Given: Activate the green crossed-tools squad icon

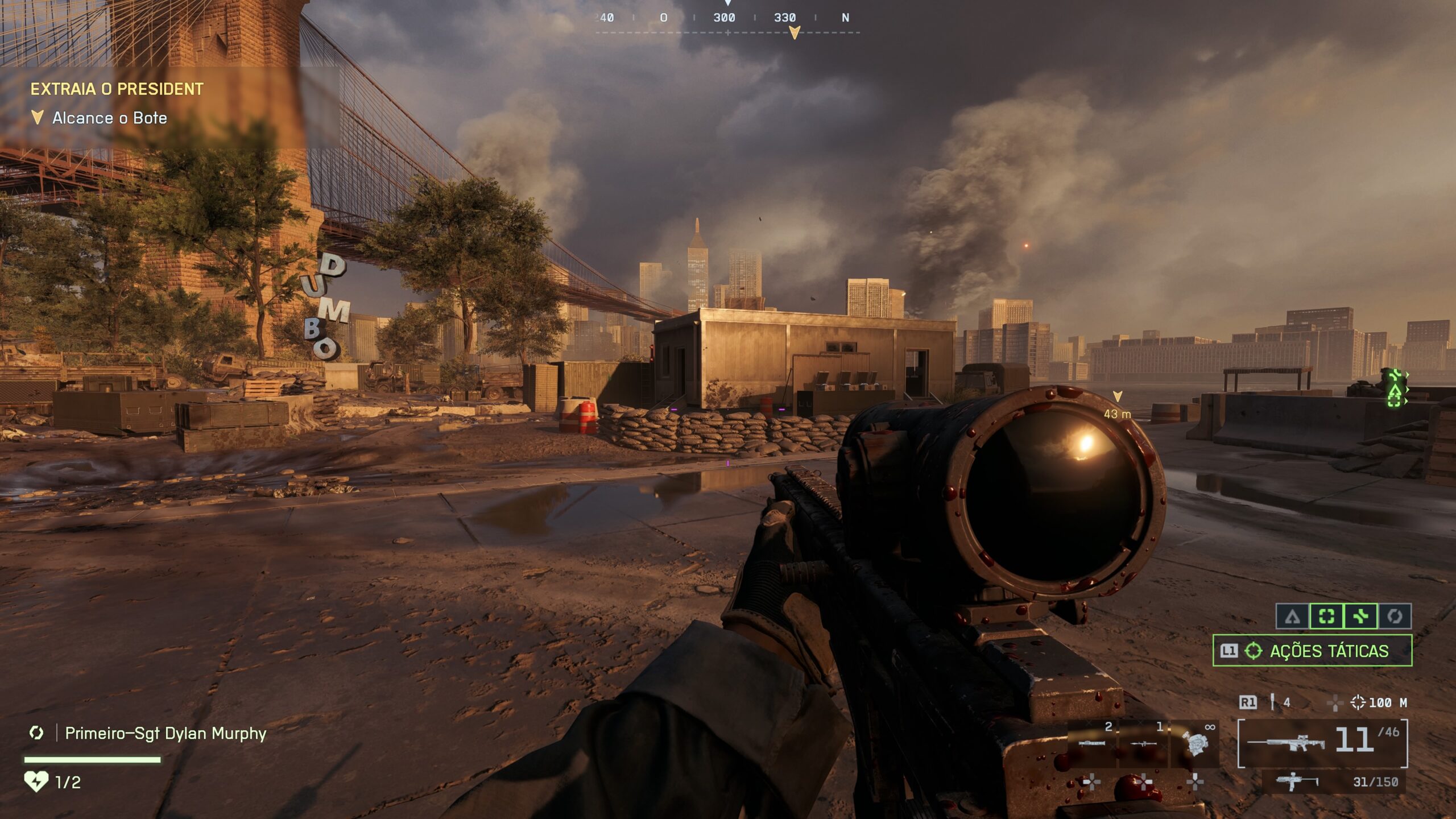Looking at the screenshot, I should click(1360, 617).
